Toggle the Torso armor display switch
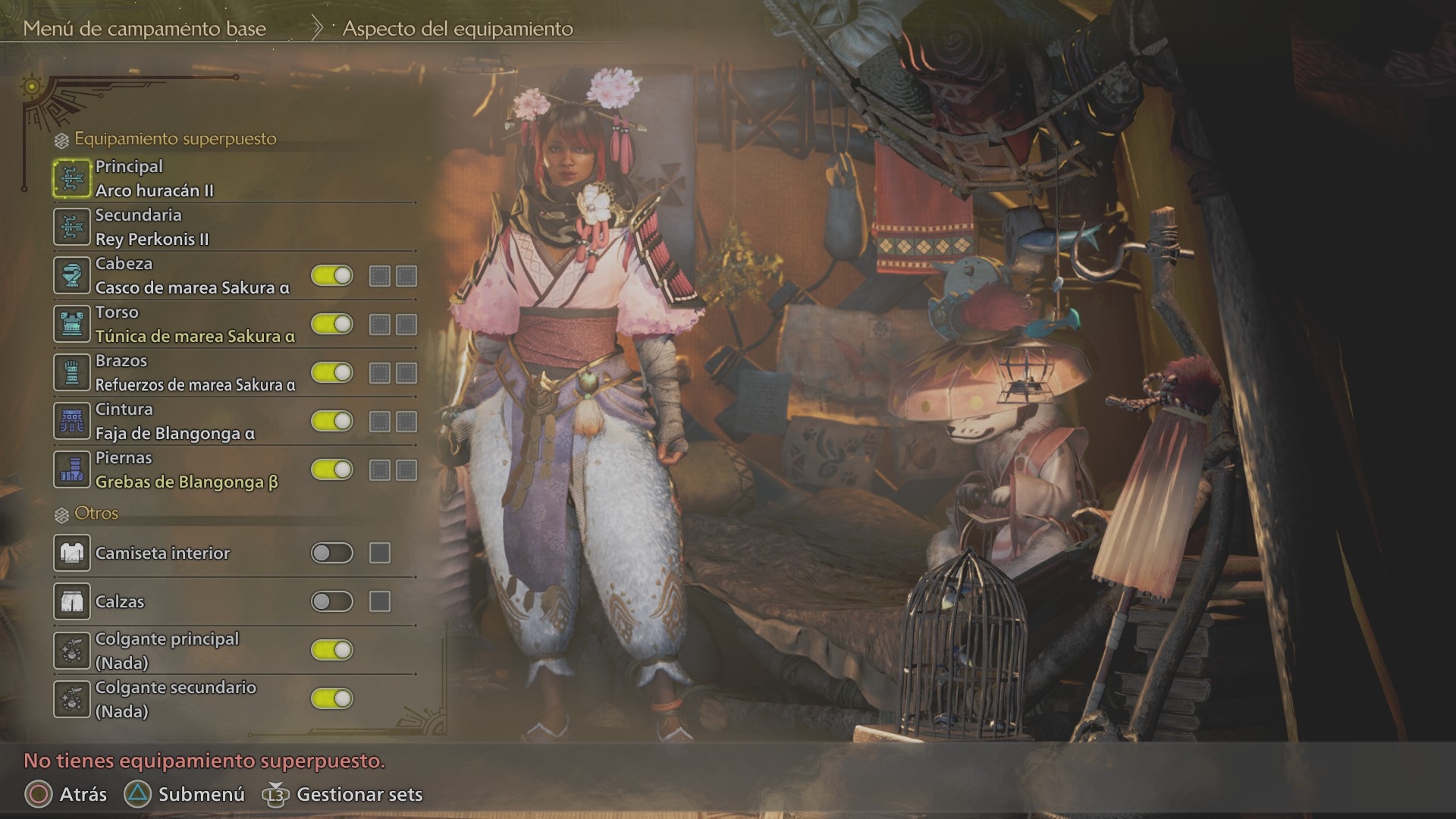The image size is (1456, 819). point(332,324)
